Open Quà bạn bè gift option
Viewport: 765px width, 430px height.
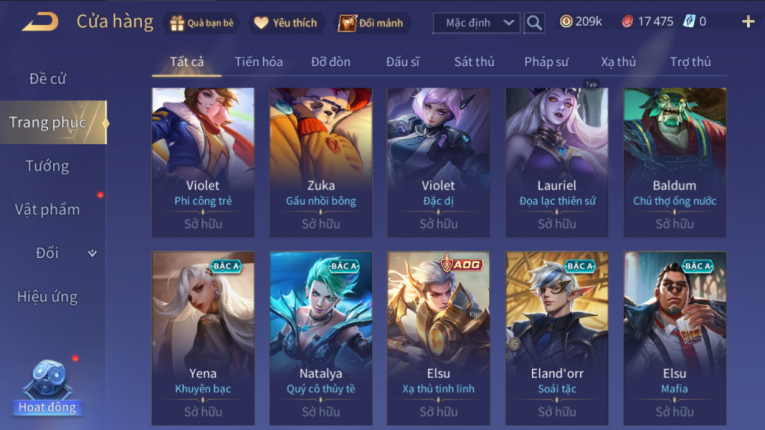tap(203, 22)
